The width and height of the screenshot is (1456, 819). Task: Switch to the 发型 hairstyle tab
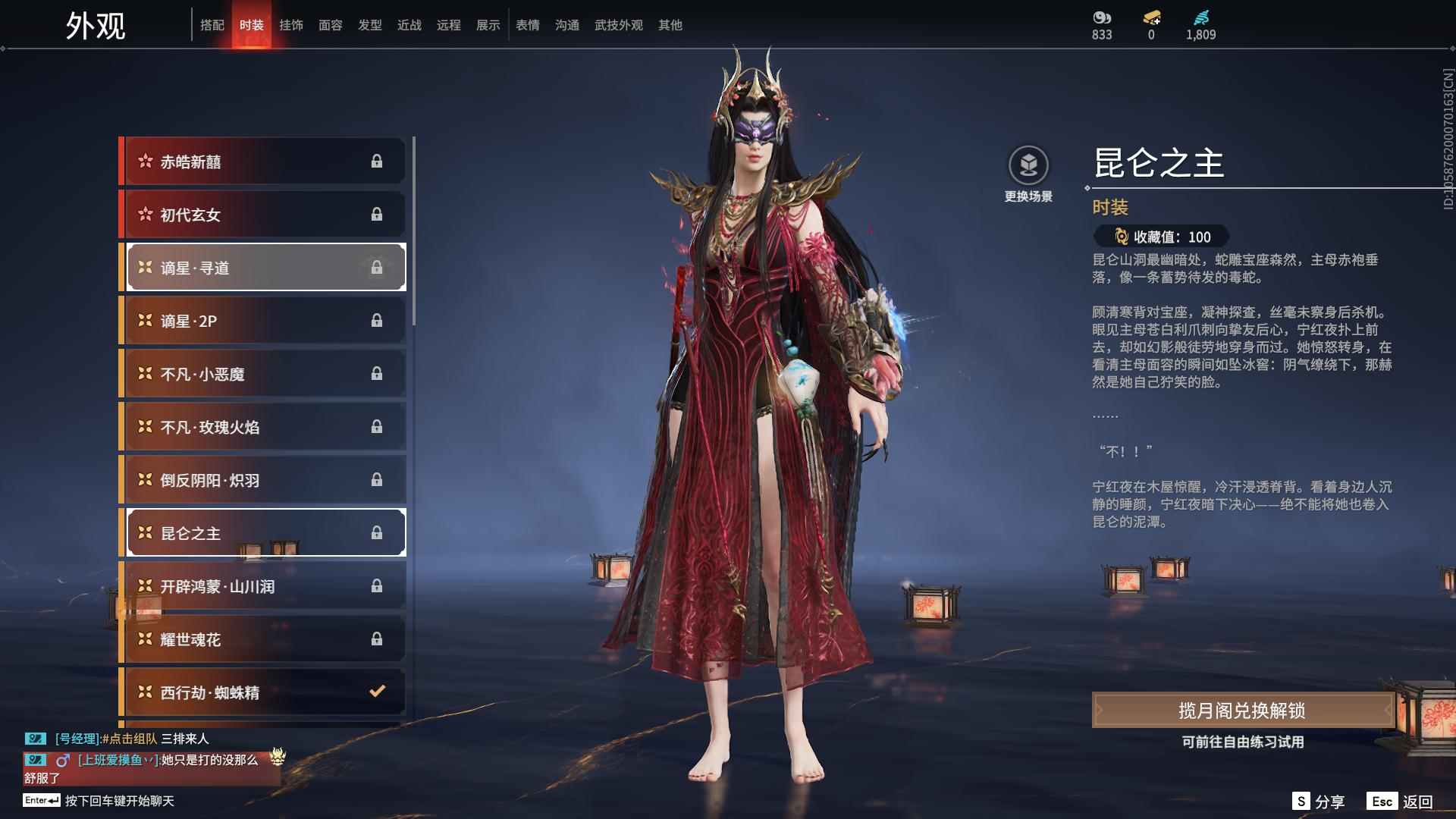(370, 24)
